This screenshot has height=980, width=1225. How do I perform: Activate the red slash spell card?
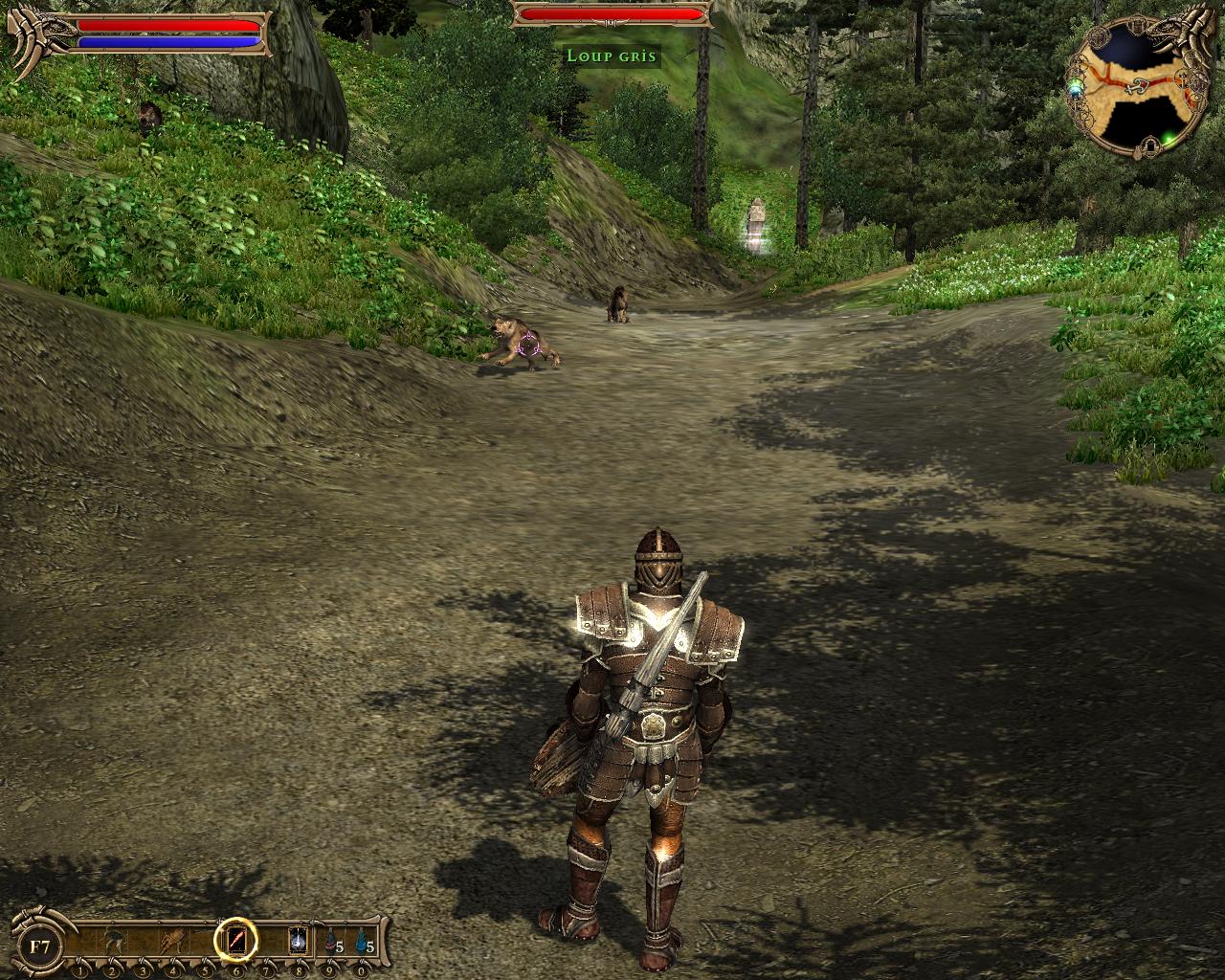(235, 941)
